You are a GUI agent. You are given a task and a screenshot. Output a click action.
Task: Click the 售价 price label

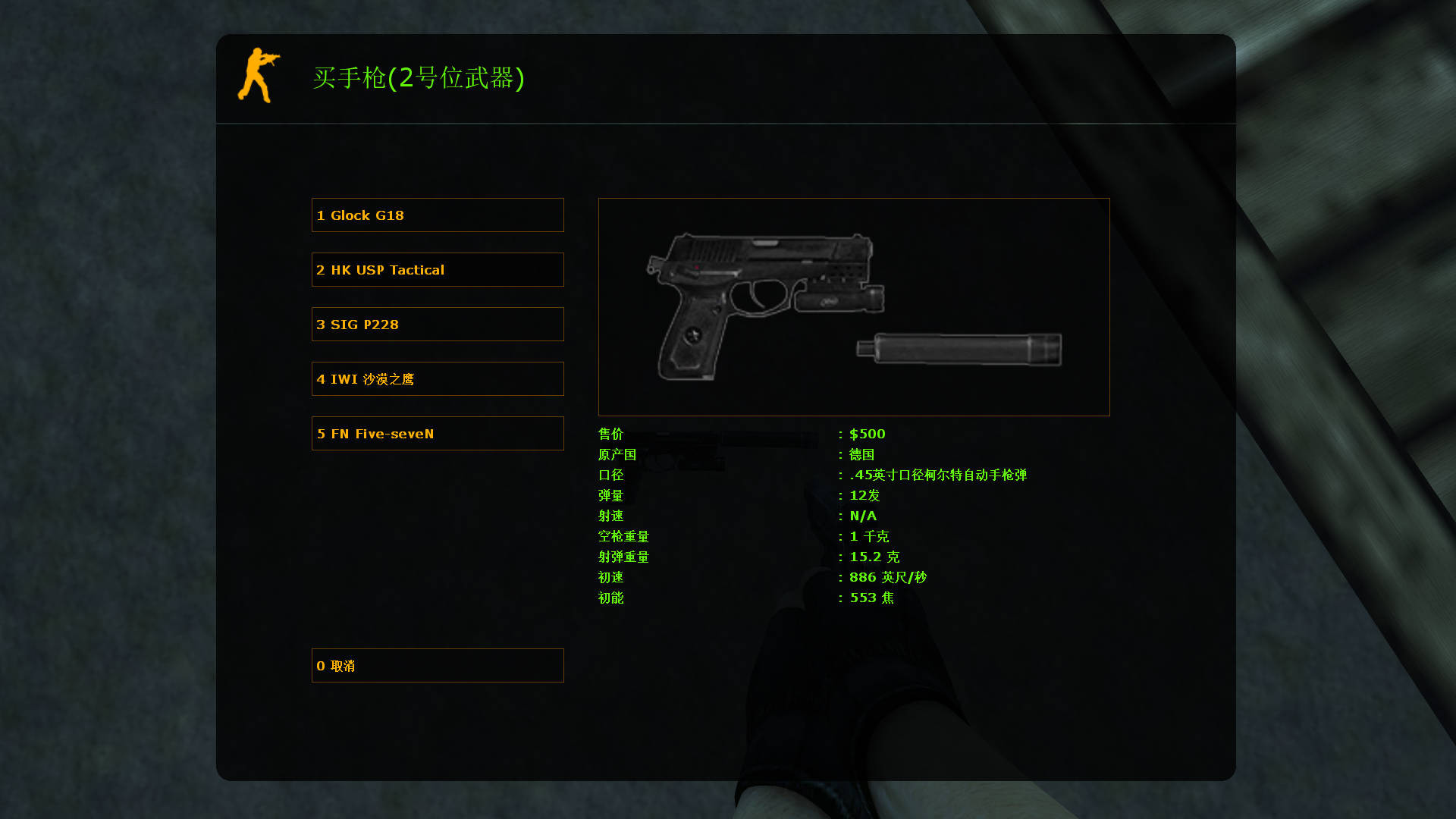pos(610,434)
